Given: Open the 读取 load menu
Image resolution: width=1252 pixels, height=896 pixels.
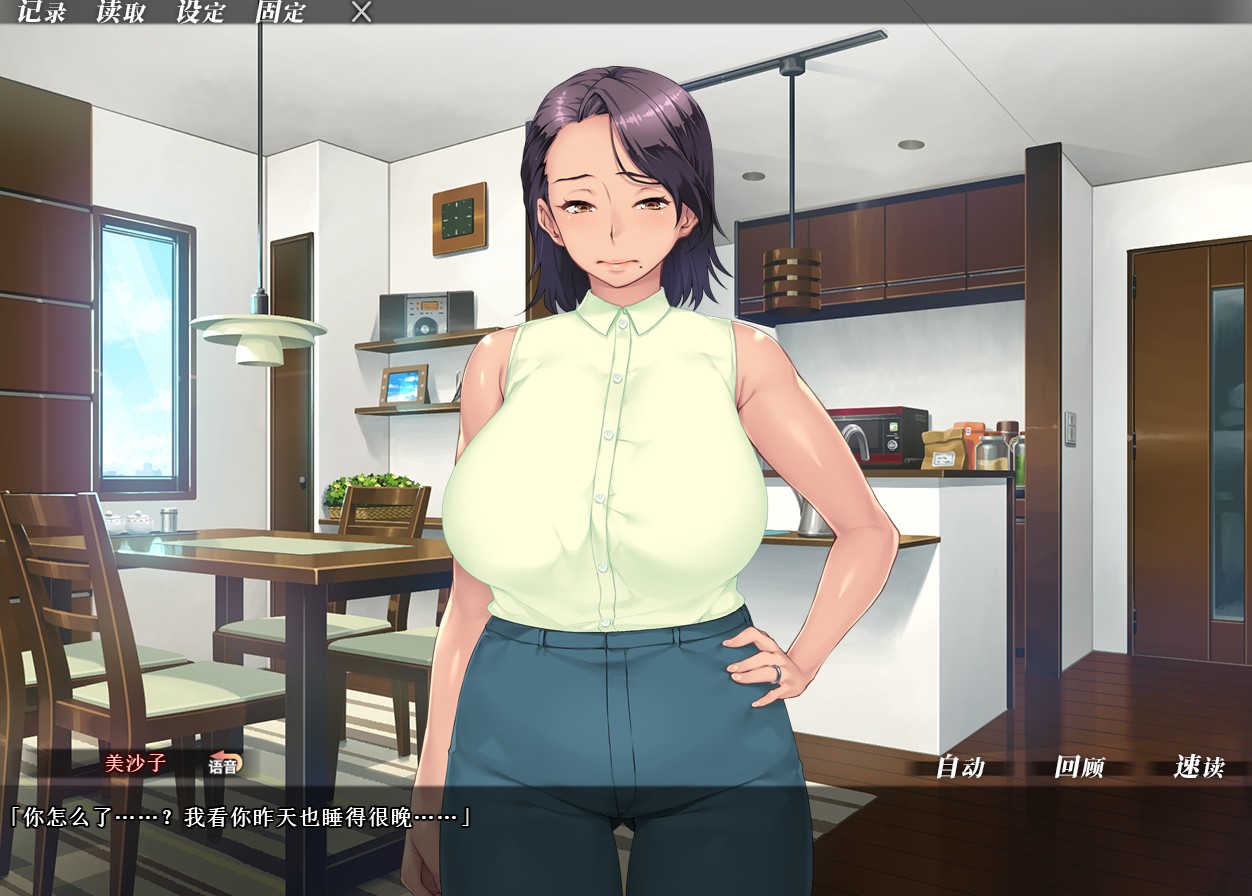Looking at the screenshot, I should click(x=121, y=11).
